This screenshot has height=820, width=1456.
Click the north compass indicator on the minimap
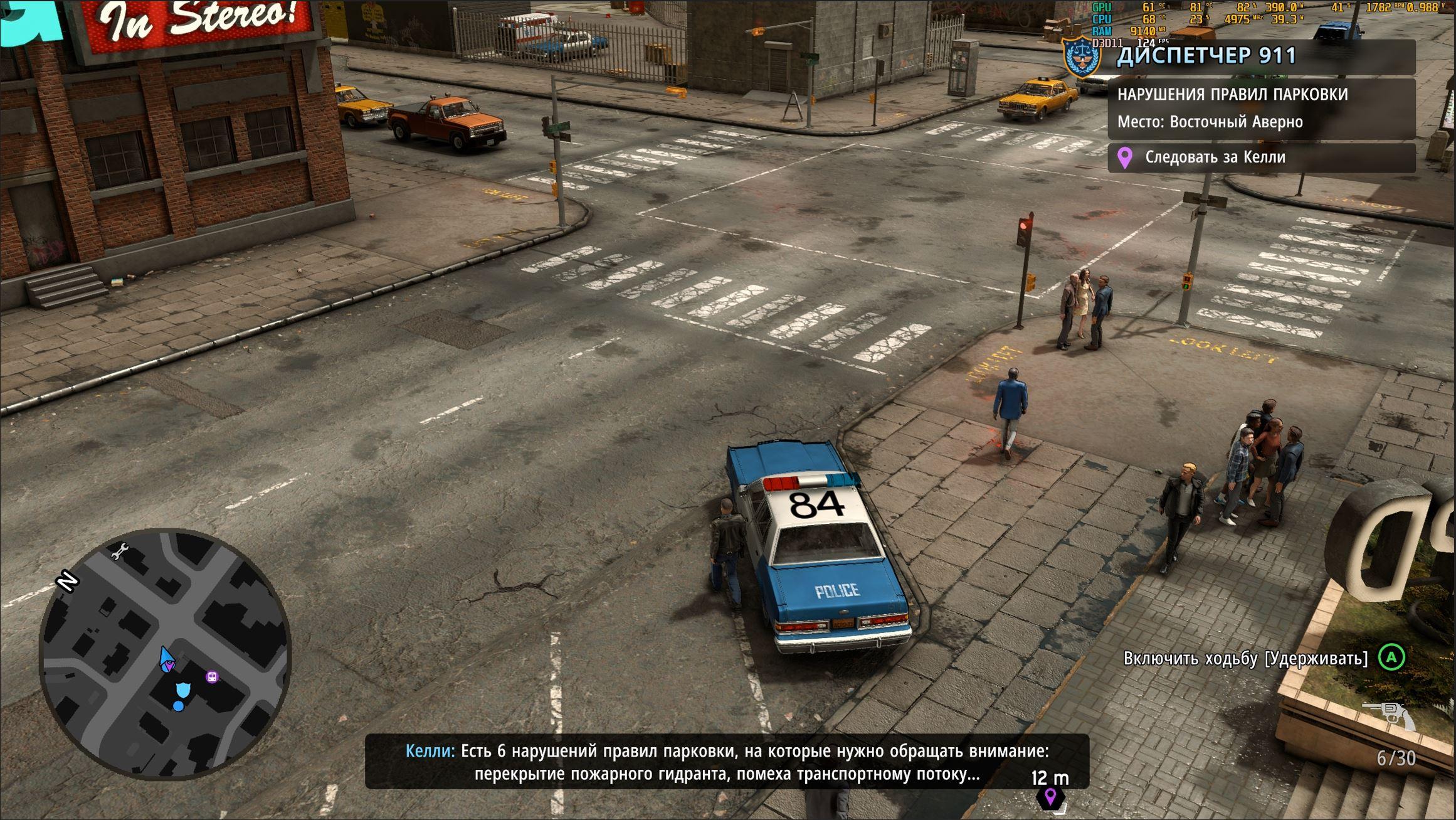click(67, 581)
